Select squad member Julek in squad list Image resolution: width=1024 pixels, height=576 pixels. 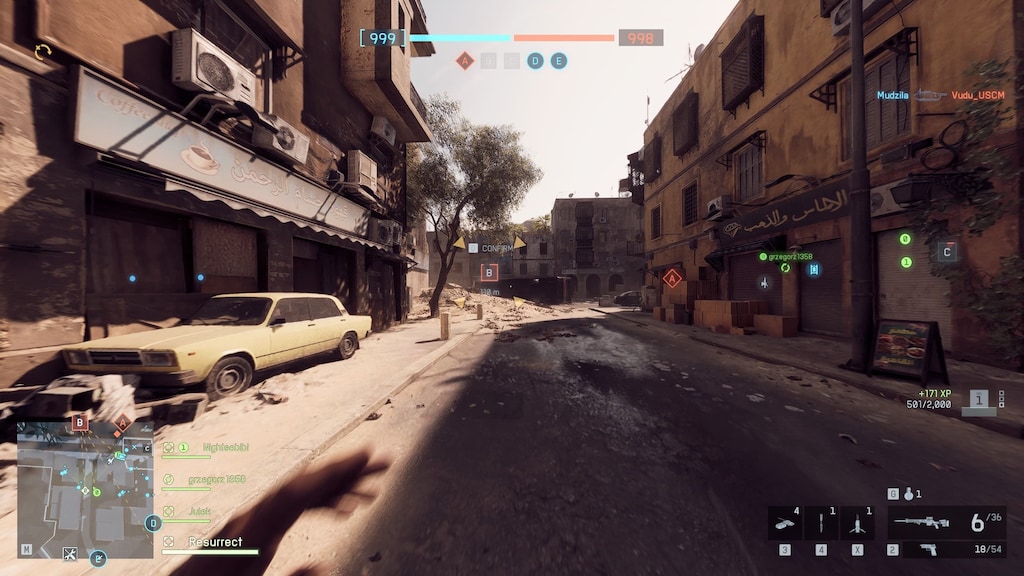(x=200, y=512)
